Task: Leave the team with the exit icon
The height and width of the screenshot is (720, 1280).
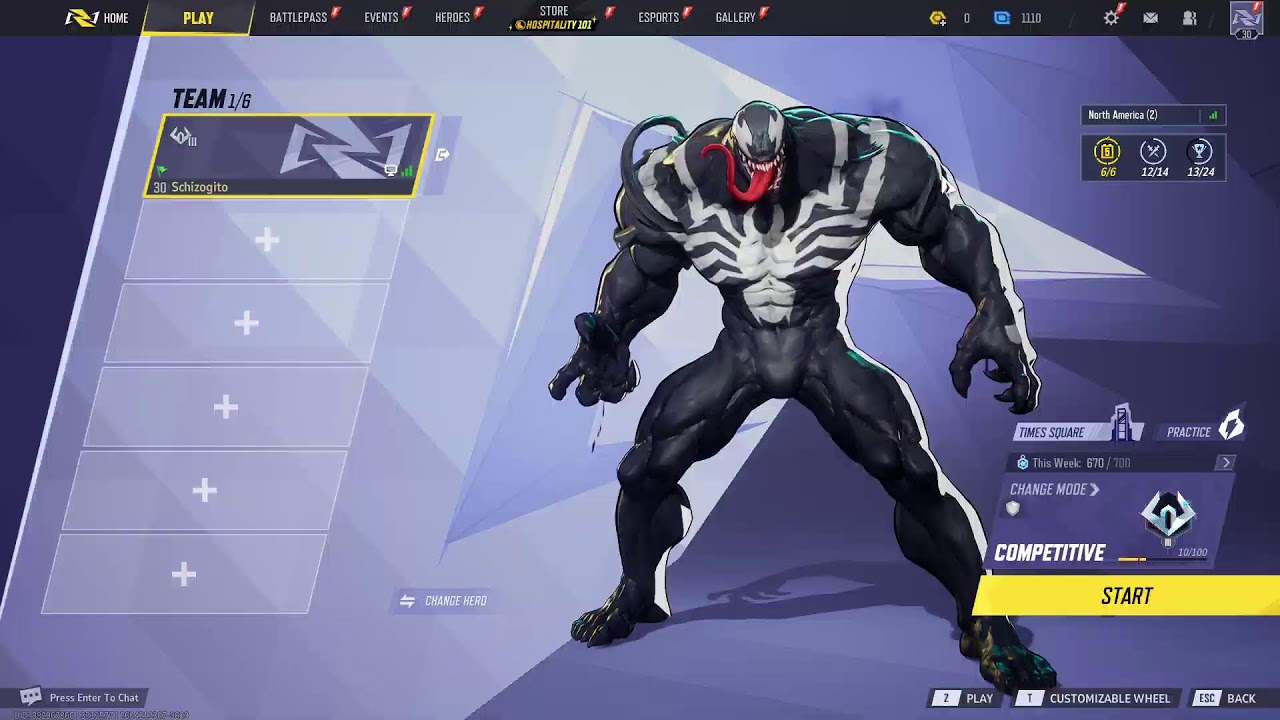Action: (x=443, y=155)
